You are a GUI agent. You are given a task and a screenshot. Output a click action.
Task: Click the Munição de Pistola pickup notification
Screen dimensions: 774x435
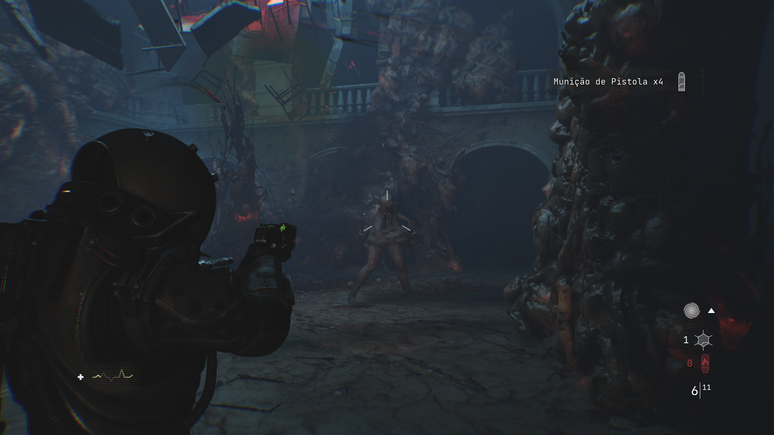[x=608, y=82]
